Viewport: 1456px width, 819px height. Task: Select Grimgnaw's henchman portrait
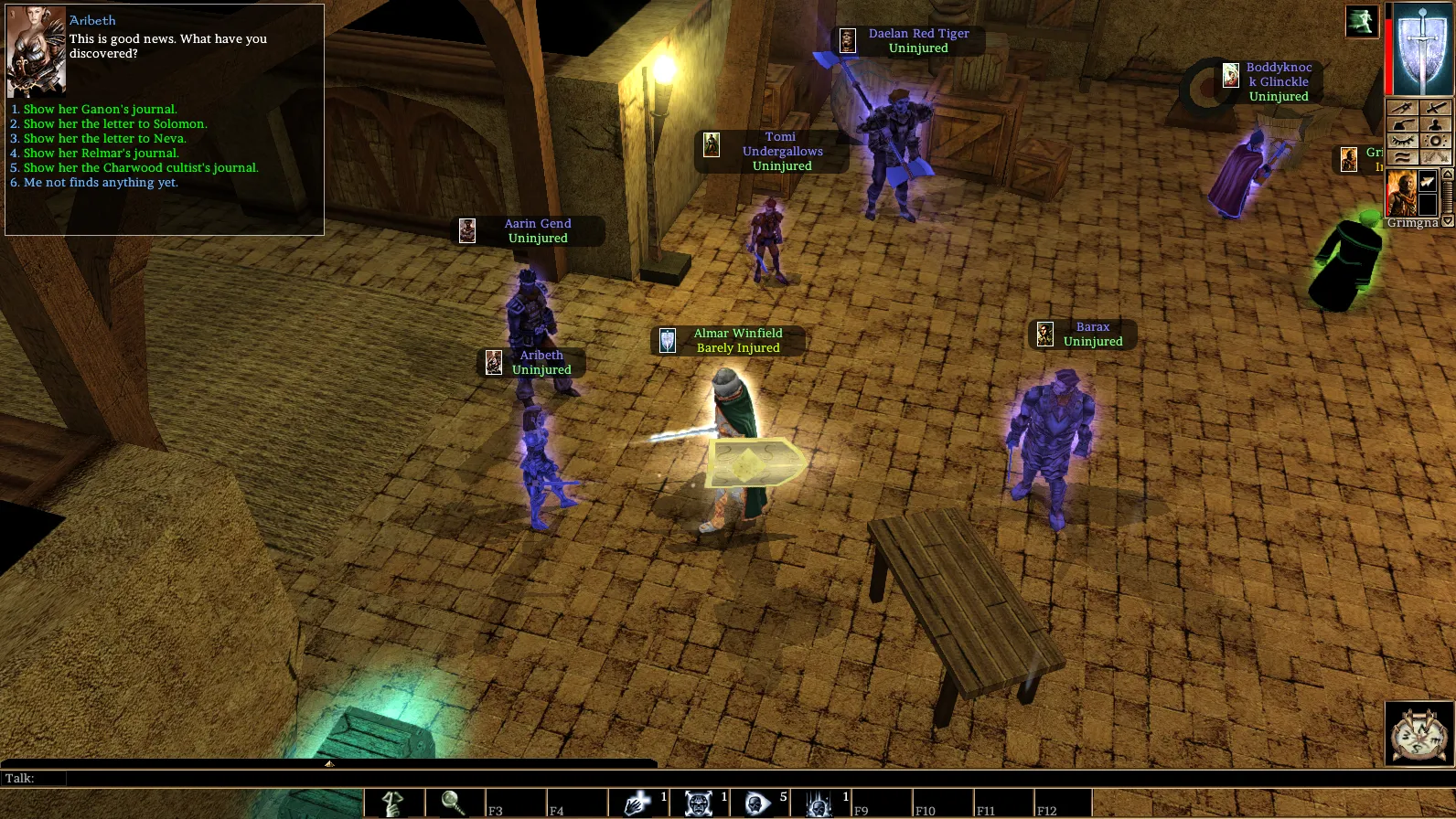(1401, 192)
